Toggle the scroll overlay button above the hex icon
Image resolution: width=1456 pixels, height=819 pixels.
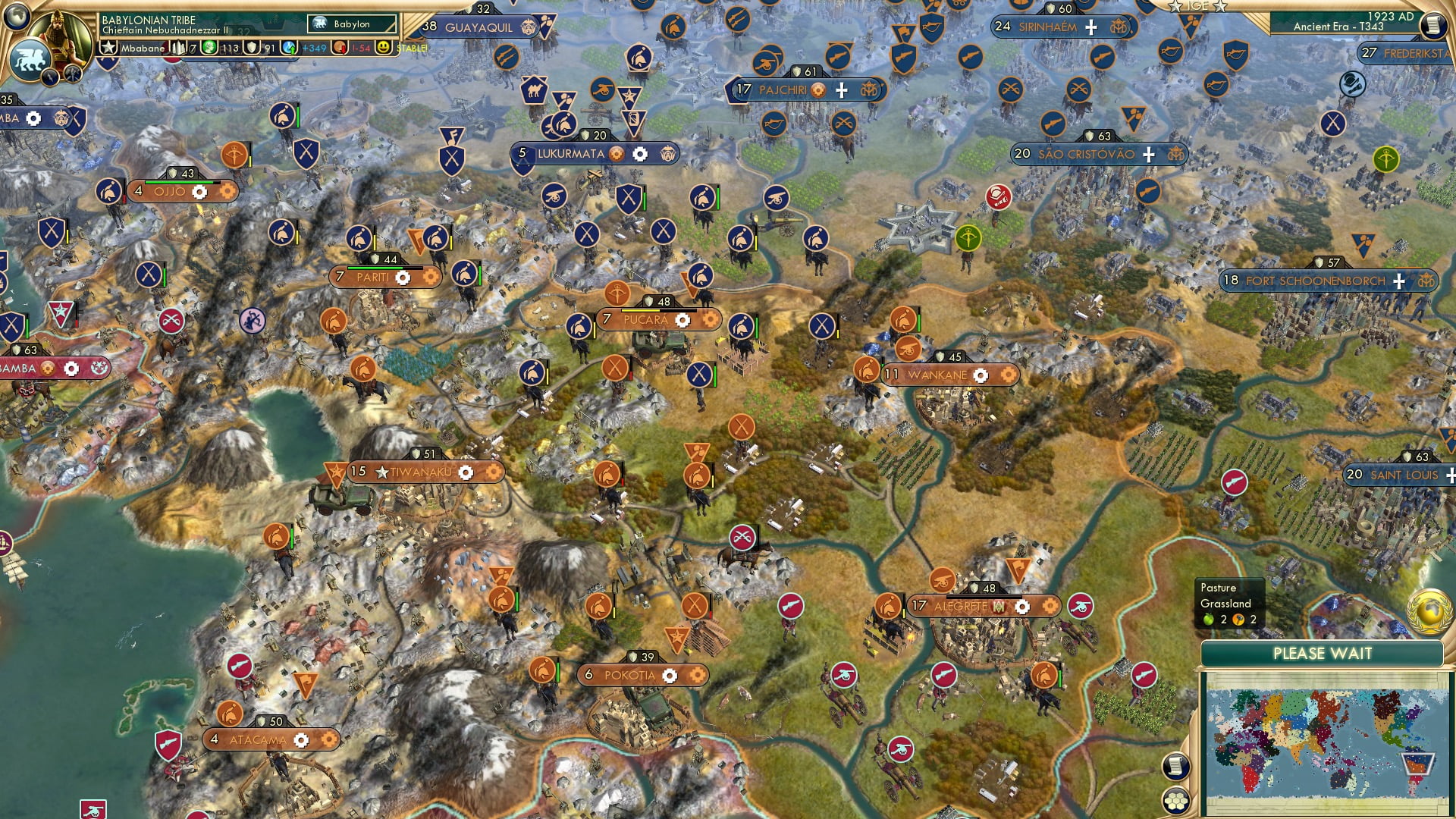coord(1176,766)
